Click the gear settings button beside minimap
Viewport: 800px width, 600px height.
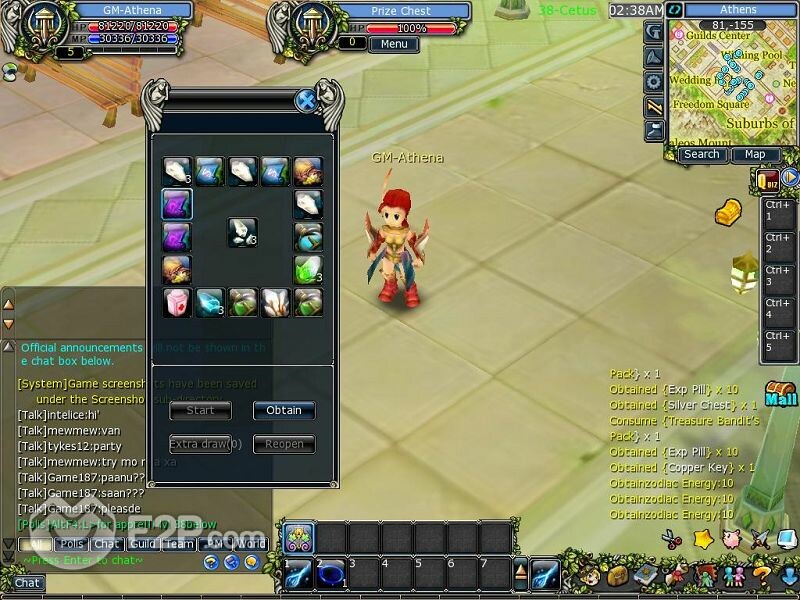click(654, 81)
